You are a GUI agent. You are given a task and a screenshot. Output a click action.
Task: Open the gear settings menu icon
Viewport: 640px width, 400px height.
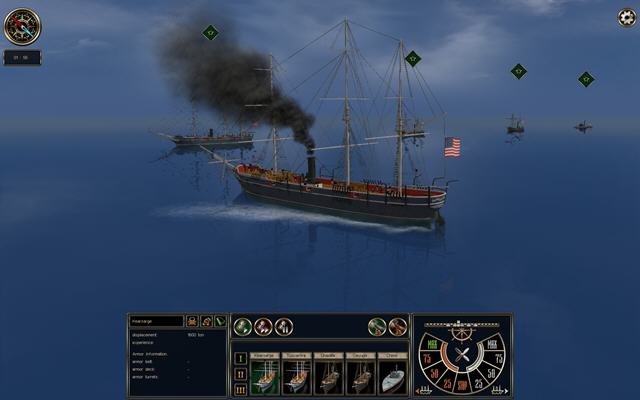pos(626,17)
